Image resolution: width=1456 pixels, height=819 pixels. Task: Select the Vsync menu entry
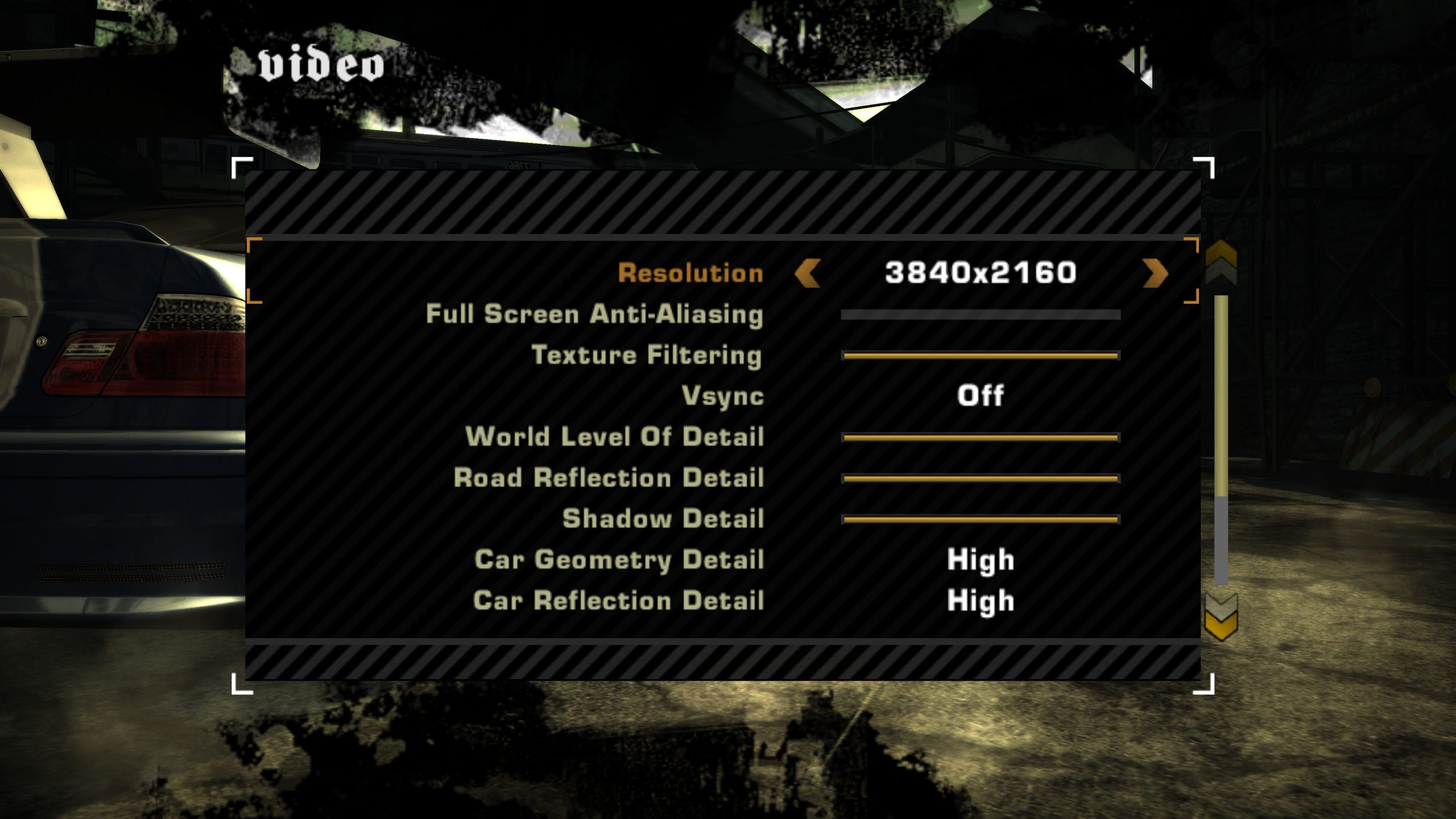(x=723, y=396)
